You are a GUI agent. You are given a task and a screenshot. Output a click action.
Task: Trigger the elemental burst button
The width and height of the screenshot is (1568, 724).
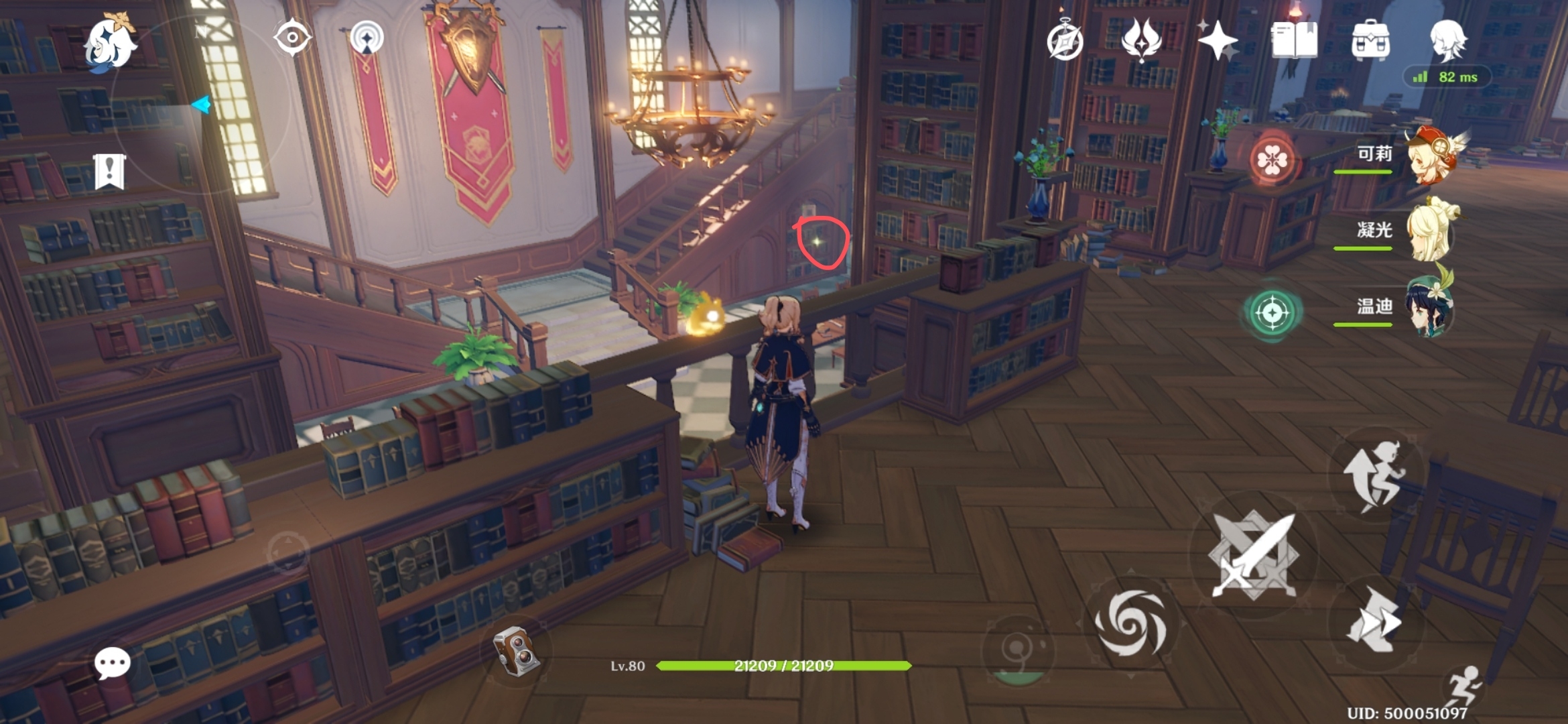click(x=1017, y=649)
